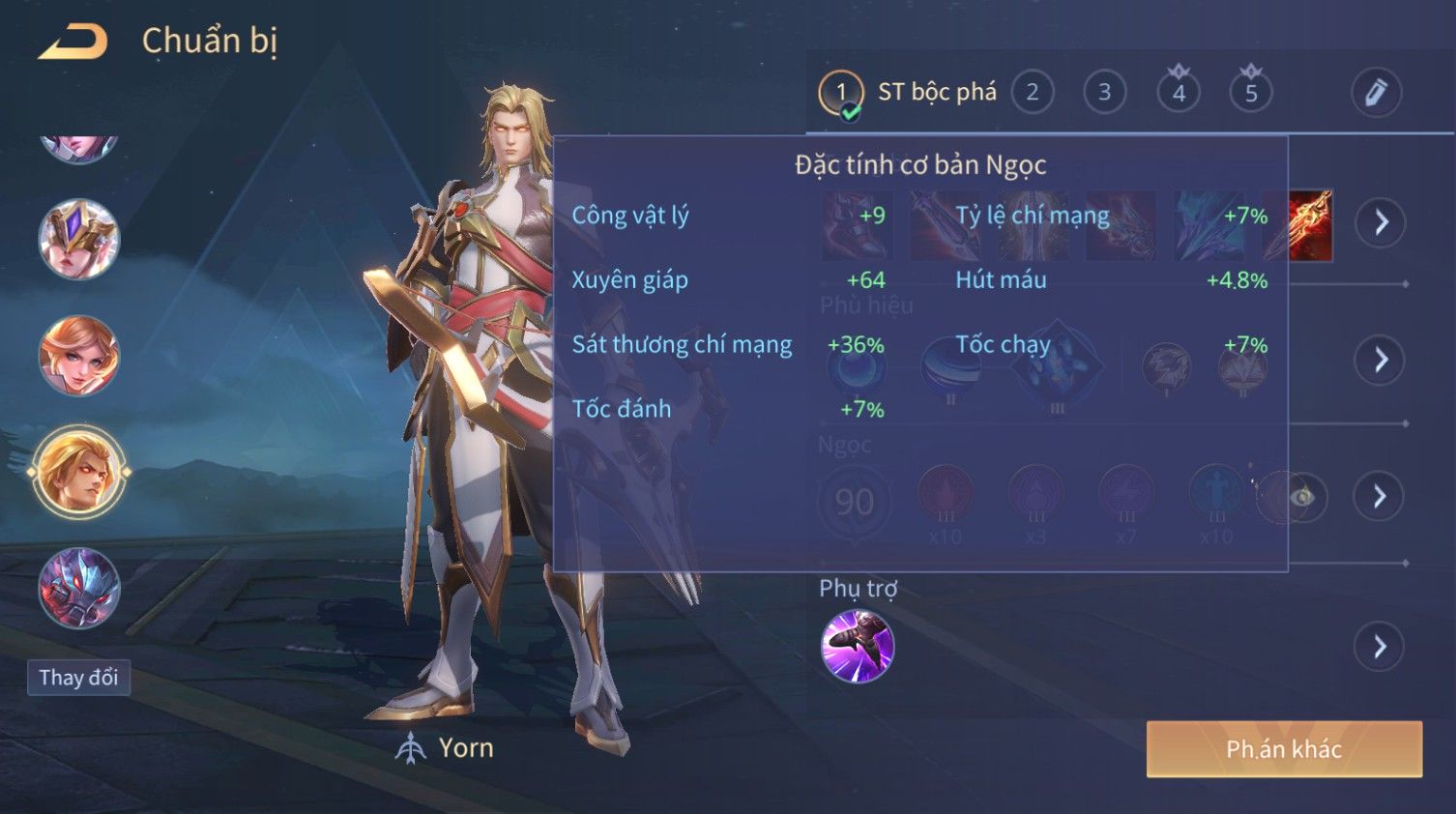1456x814 pixels.
Task: Open the equipment build arrow
Action: (1380, 222)
